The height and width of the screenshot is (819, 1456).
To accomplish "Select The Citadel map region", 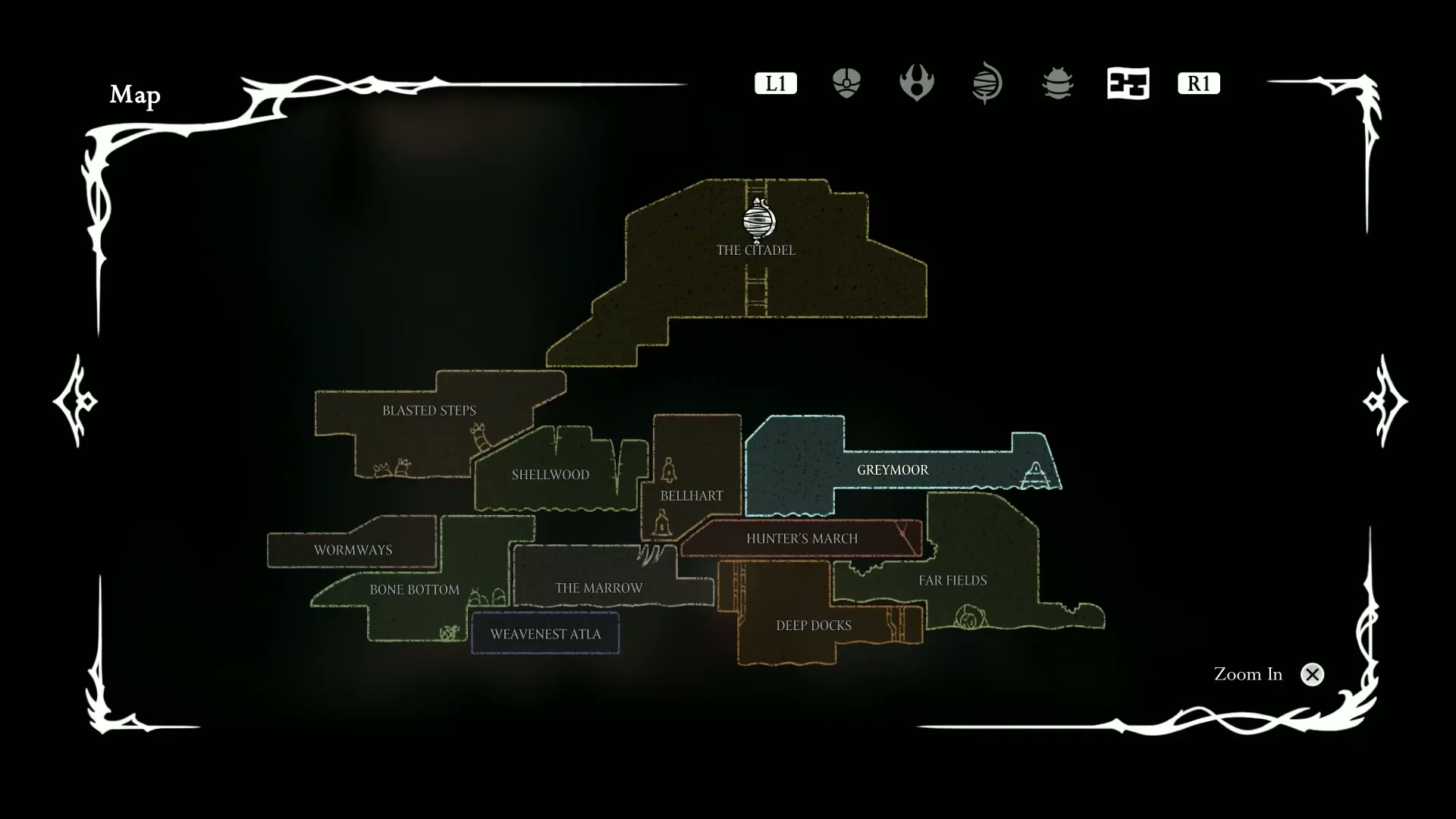I will [x=755, y=250].
